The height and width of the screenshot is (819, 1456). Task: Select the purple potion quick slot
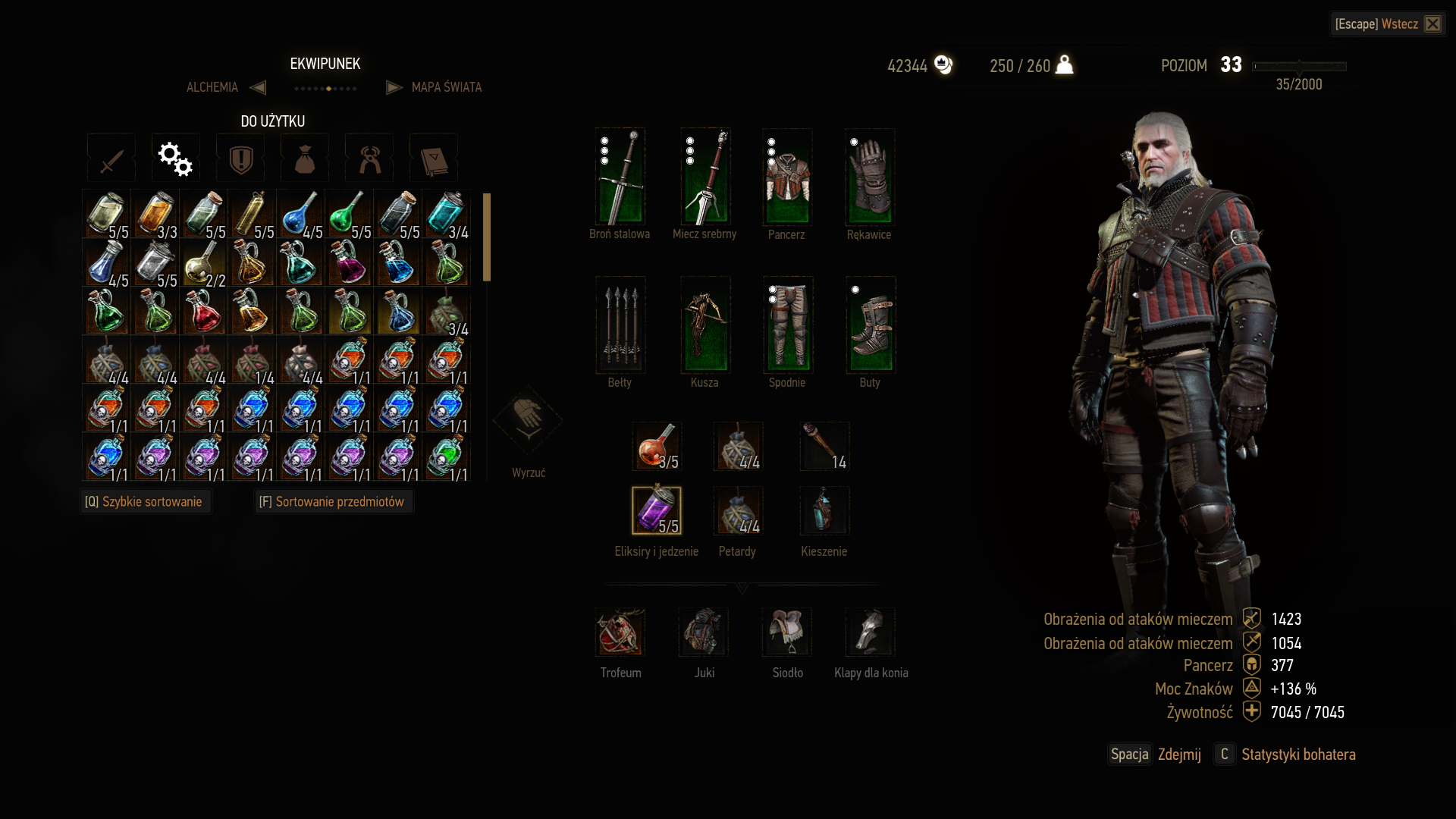(x=657, y=510)
